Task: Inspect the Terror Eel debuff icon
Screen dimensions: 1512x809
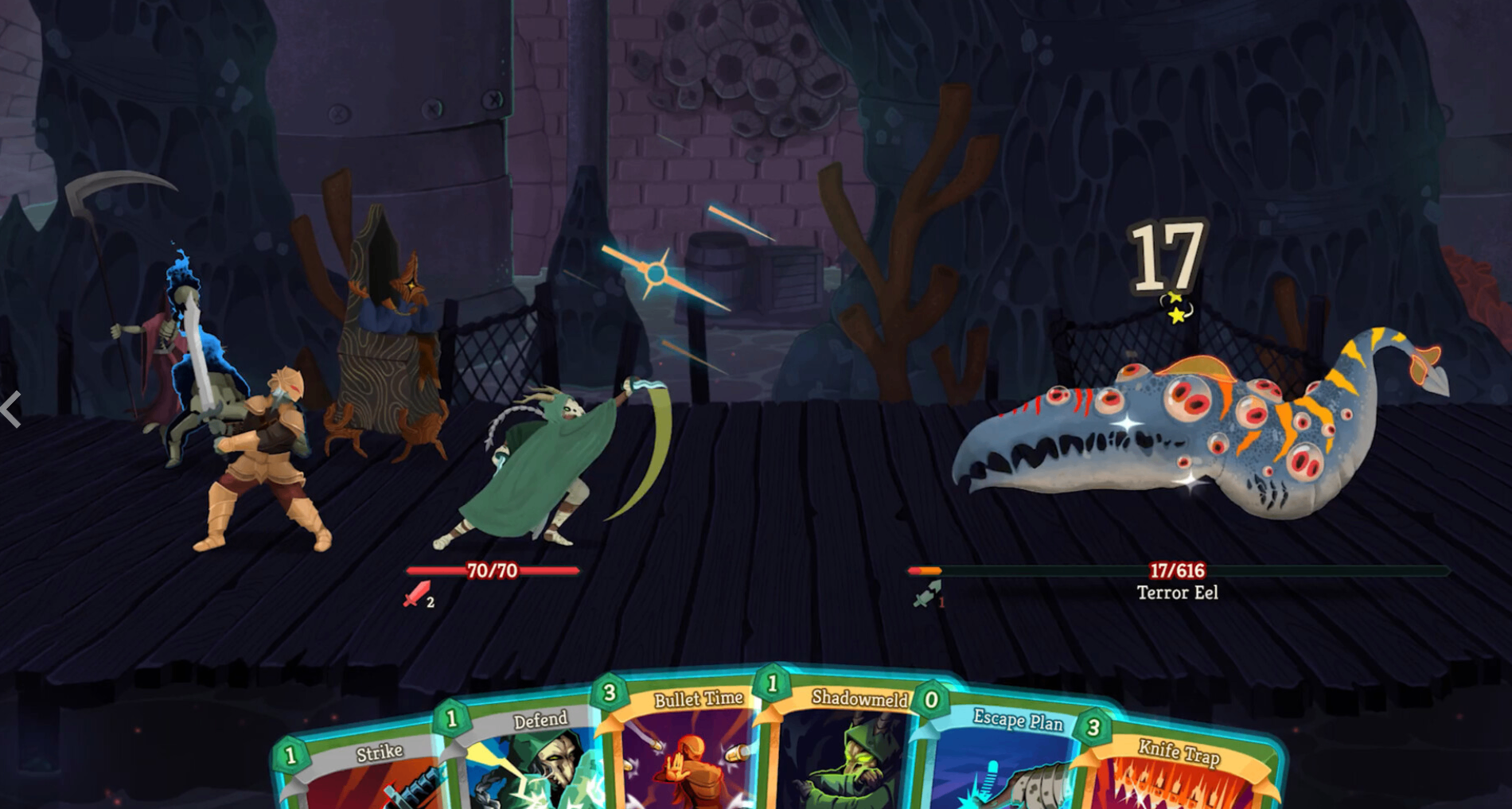Action: tap(926, 594)
